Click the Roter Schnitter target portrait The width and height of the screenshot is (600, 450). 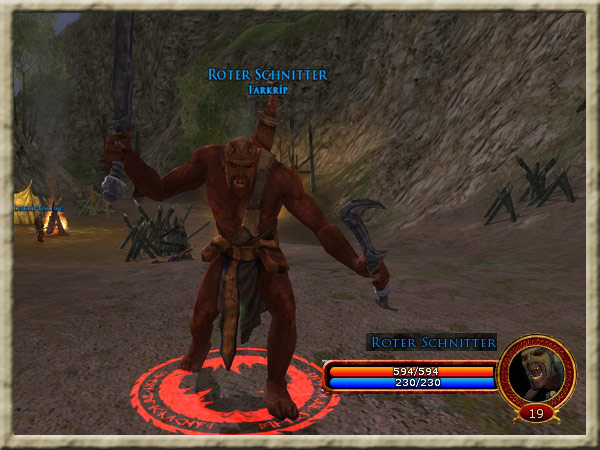point(536,371)
